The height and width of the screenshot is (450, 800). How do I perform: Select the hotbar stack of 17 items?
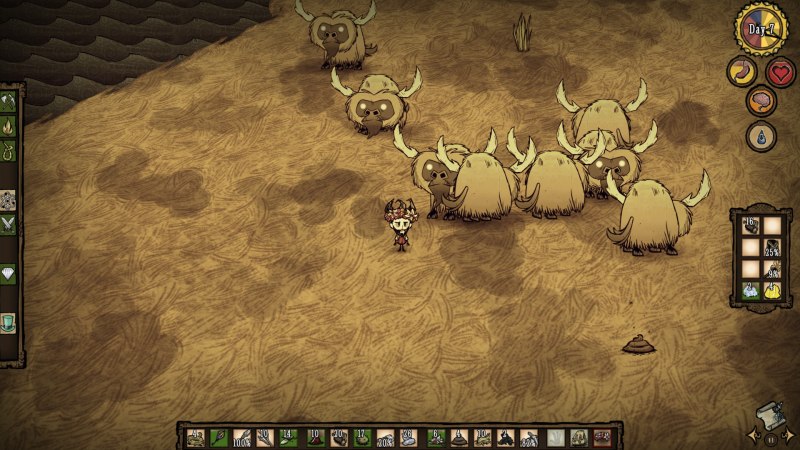(x=361, y=437)
